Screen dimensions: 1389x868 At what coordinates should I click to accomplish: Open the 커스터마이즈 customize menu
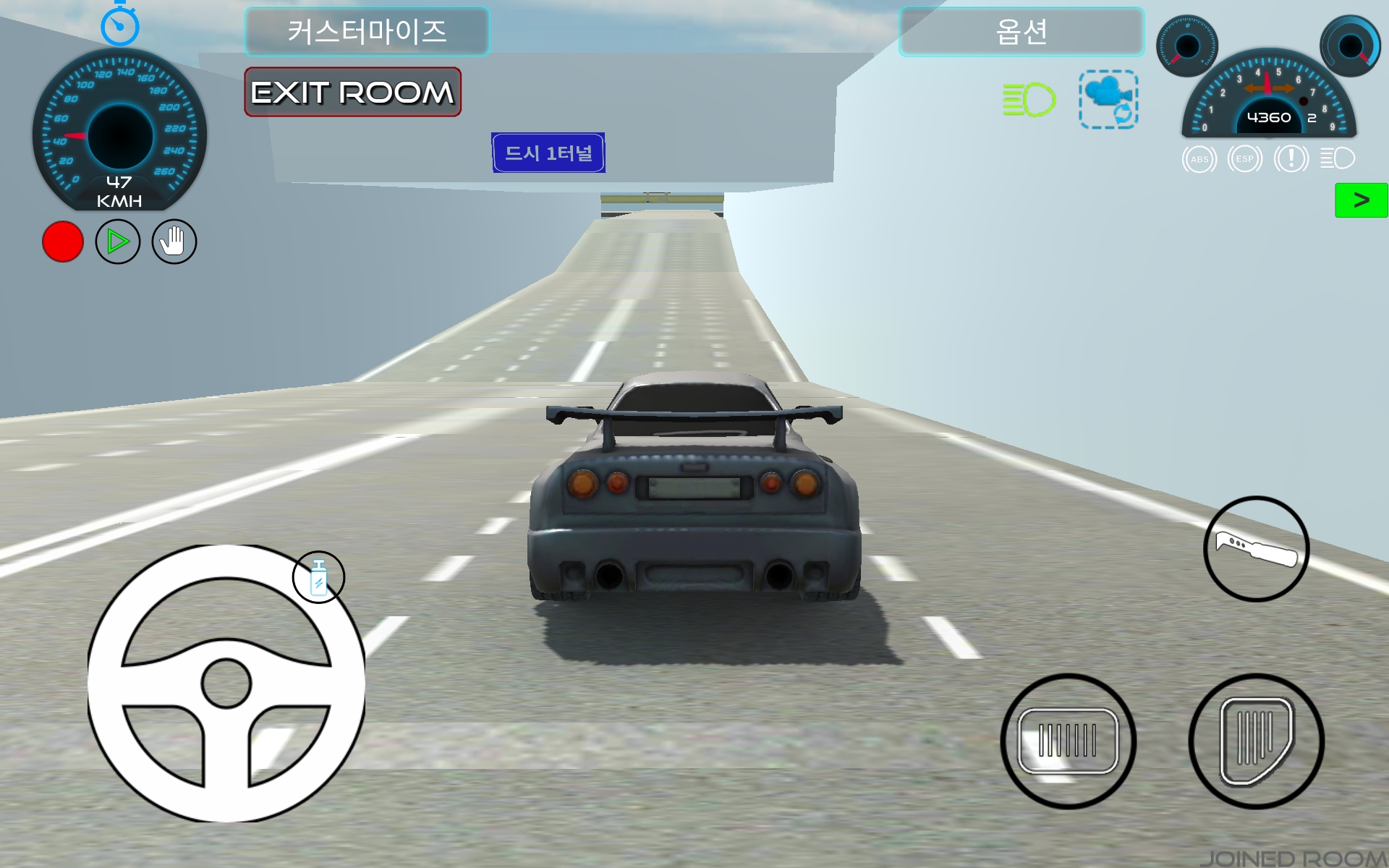pos(367,32)
